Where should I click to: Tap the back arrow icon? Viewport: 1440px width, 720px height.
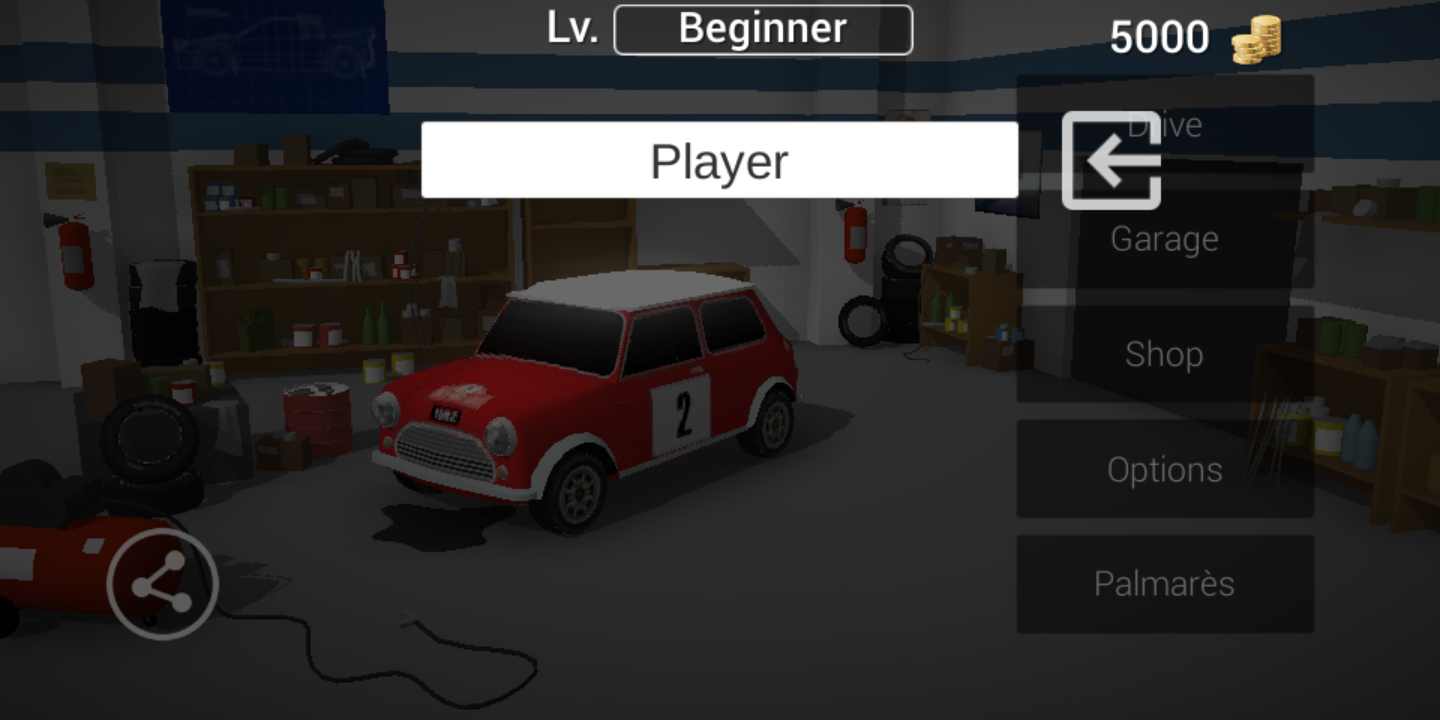click(1109, 162)
